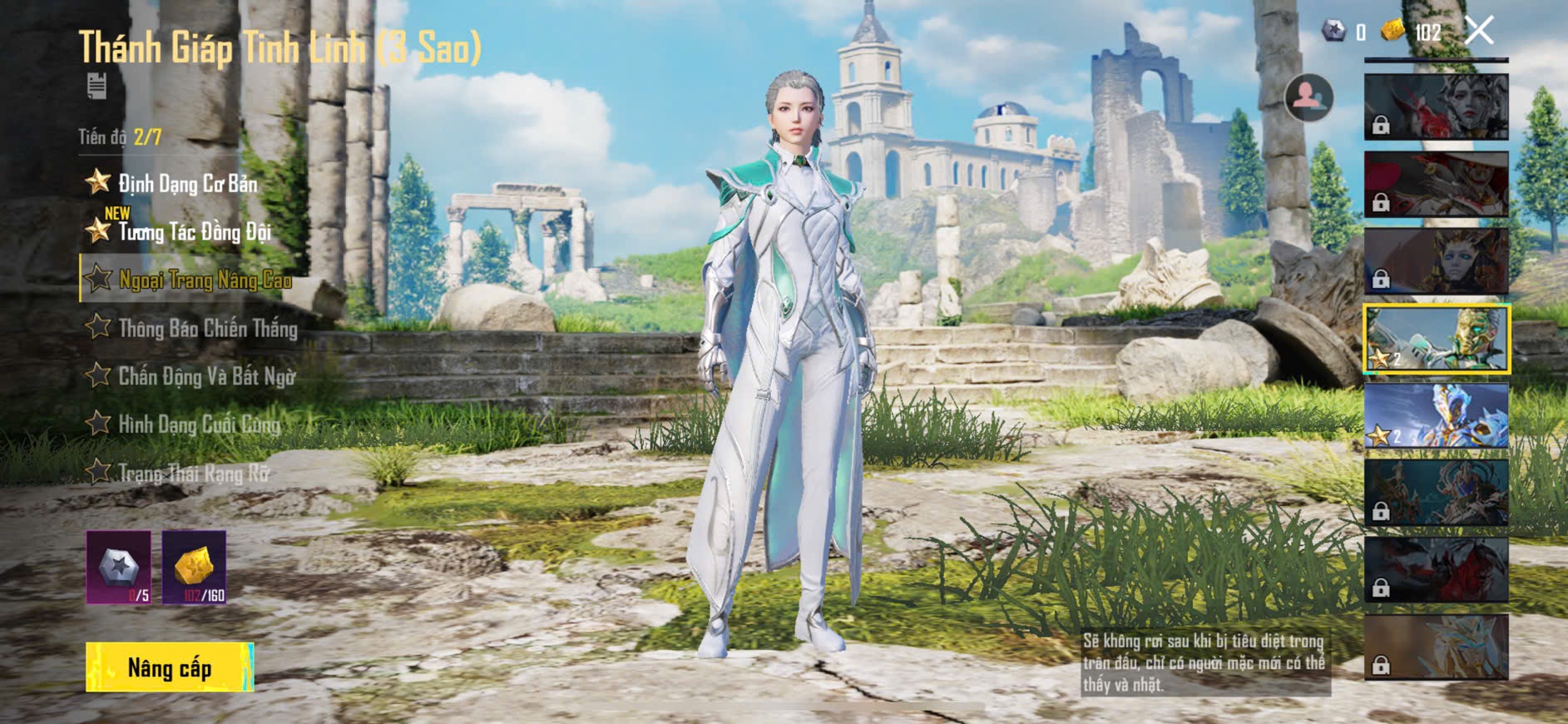1568x724 pixels.
Task: Open the document icon below the title
Action: 96,86
